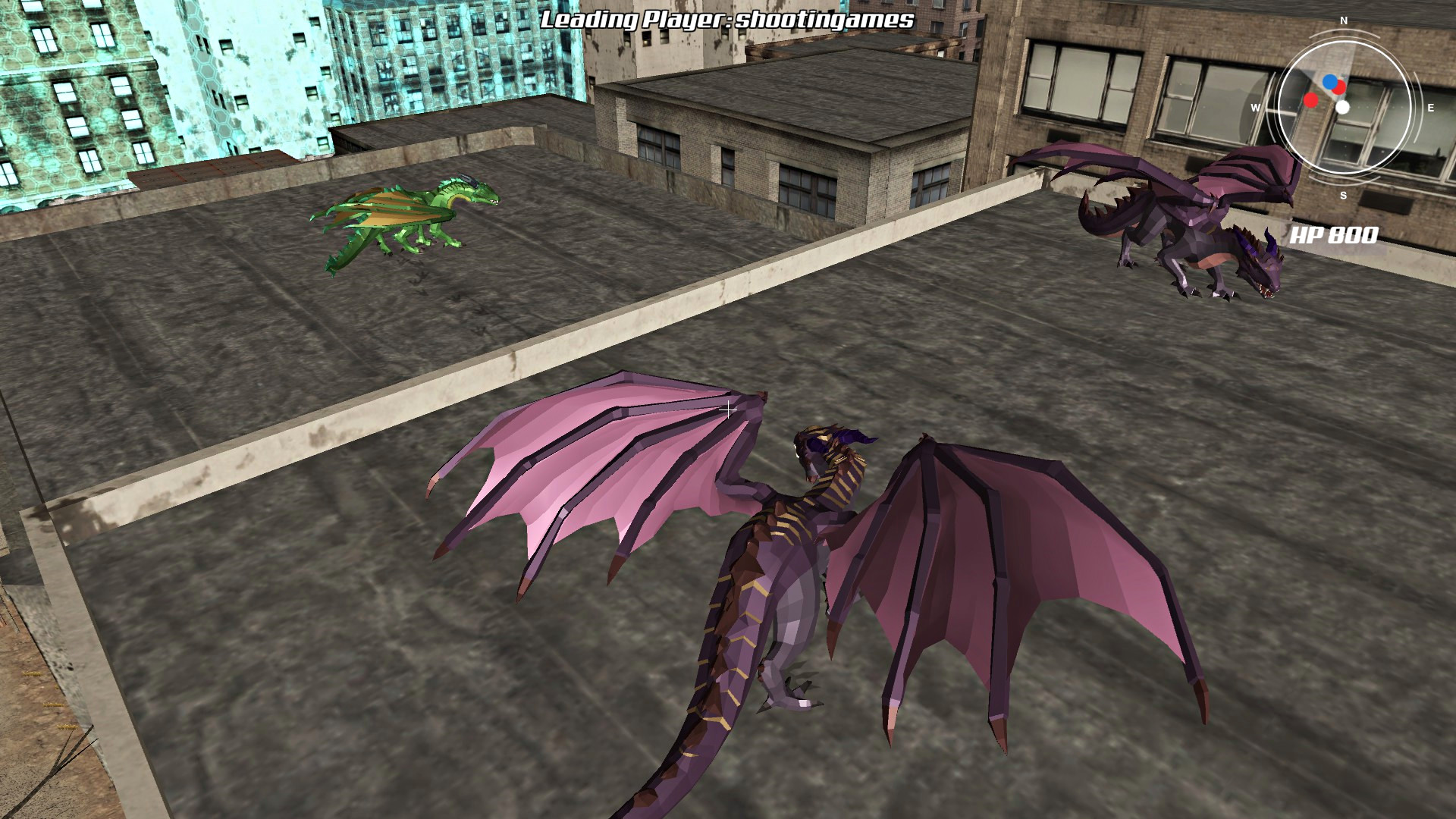Click the HP value to view health bar
The image size is (1456, 819).
pyautogui.click(x=1354, y=235)
